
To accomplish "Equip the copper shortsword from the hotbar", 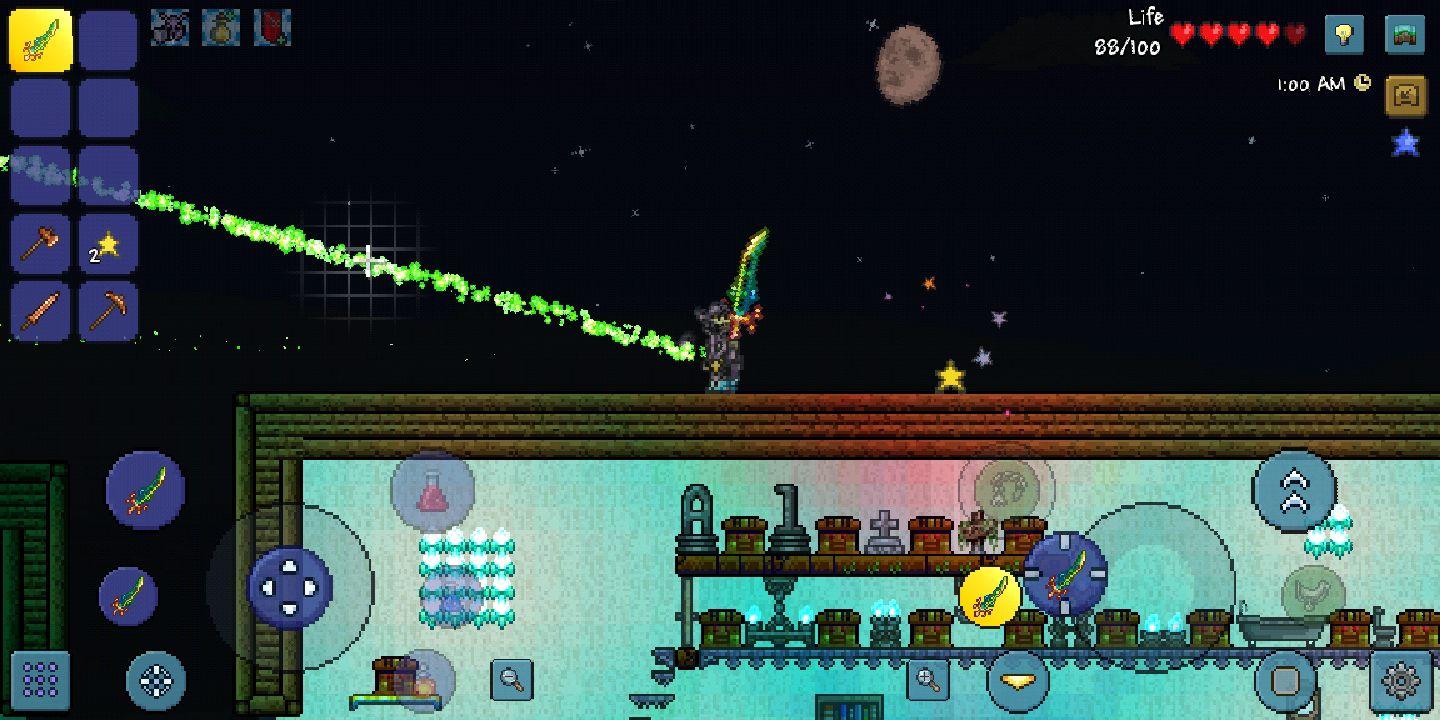I will pos(41,311).
